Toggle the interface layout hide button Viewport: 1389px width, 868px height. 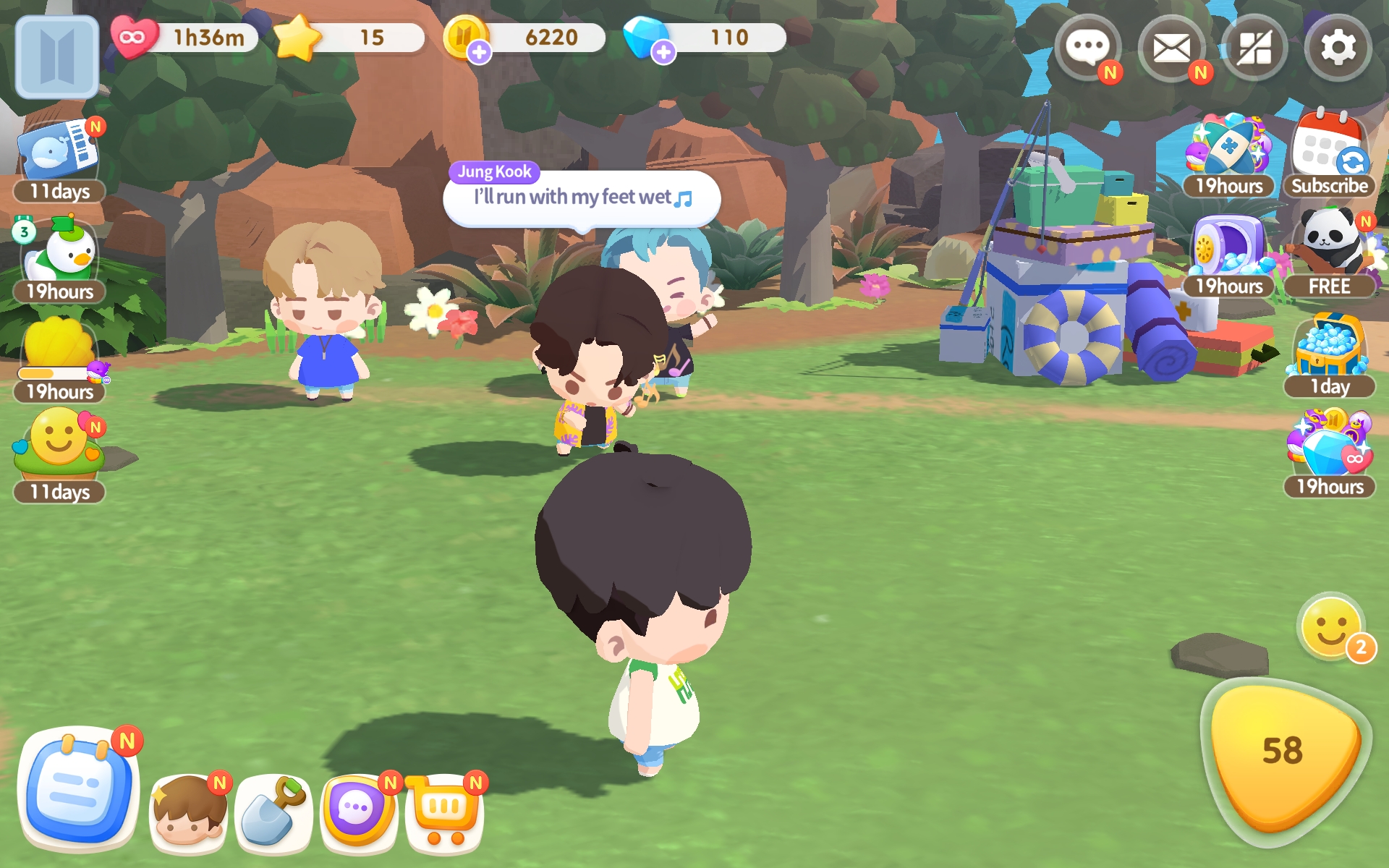click(x=1254, y=49)
